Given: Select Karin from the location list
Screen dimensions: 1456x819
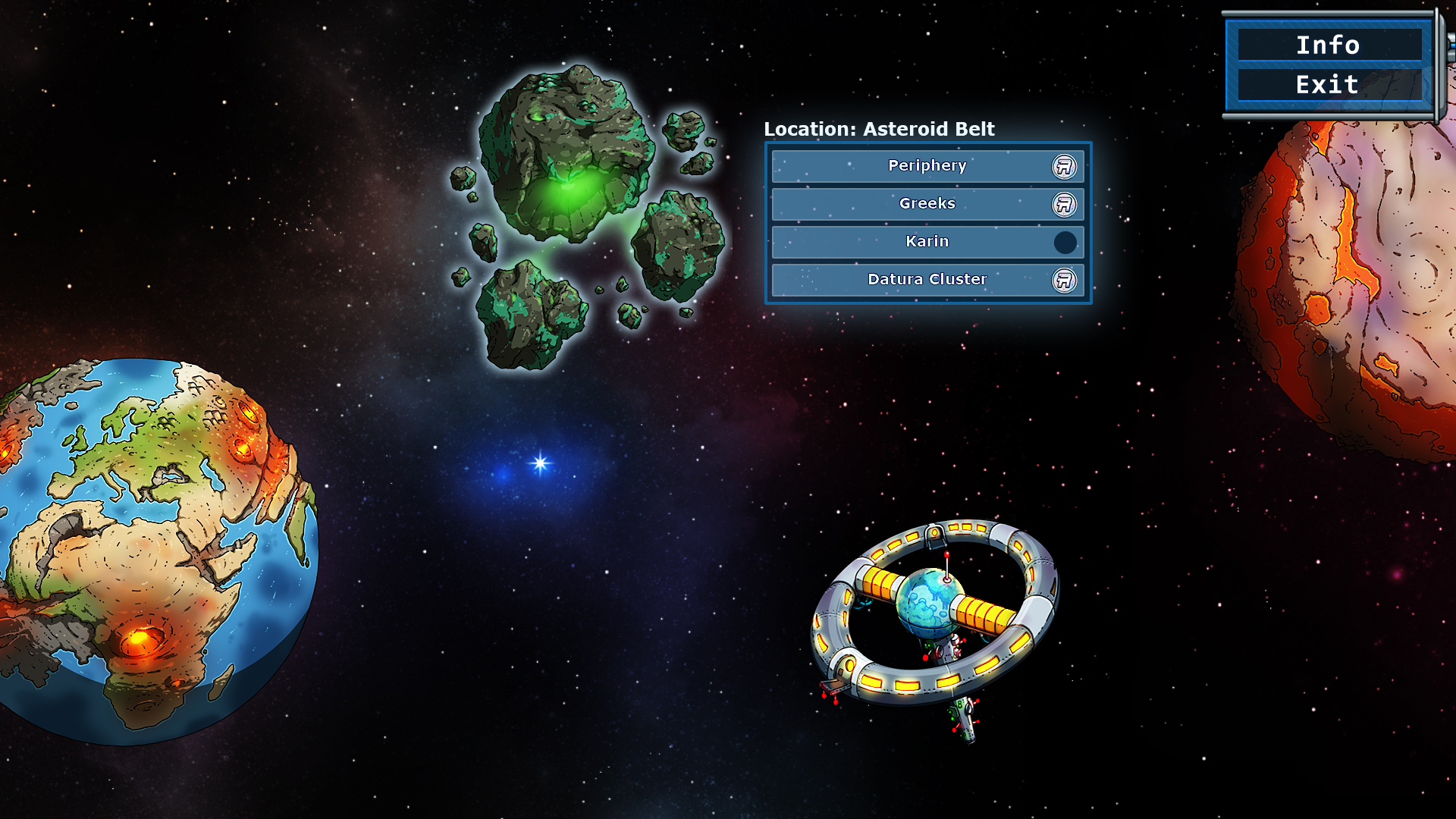Looking at the screenshot, I should point(928,242).
